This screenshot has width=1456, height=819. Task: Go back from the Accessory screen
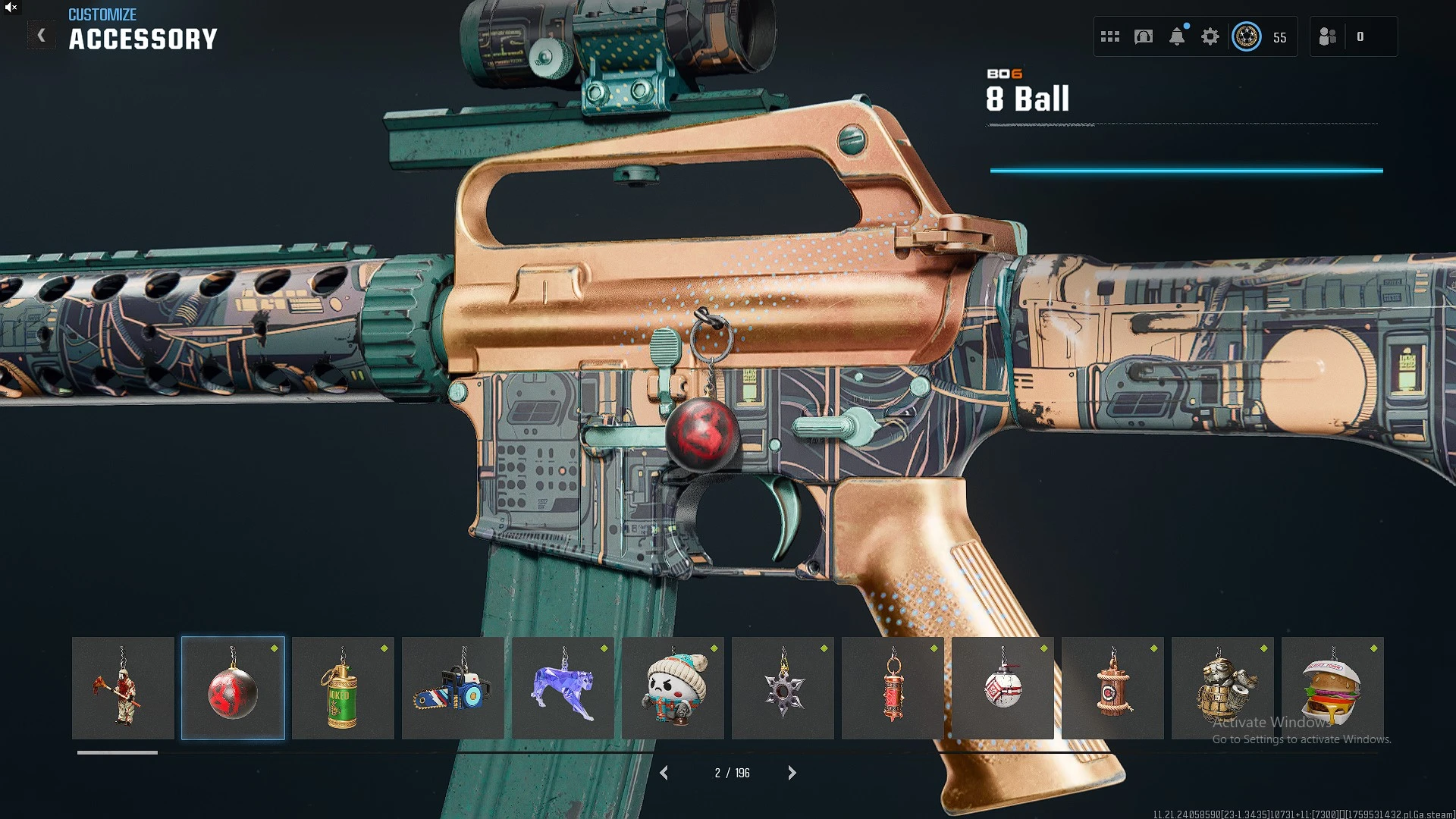tap(42, 36)
